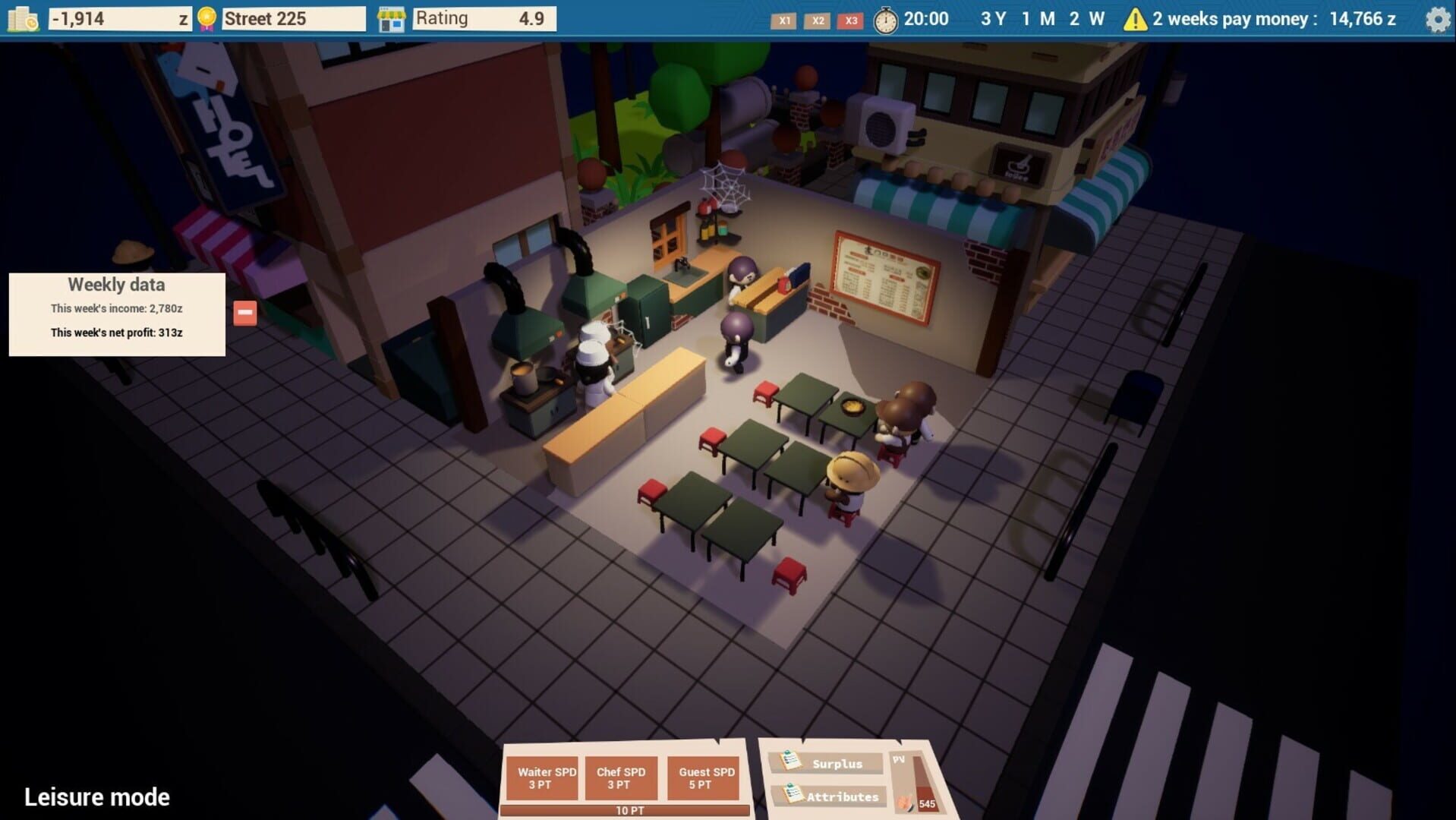The image size is (1456, 820).
Task: Collapse the Weekly data panel
Action: click(x=244, y=311)
